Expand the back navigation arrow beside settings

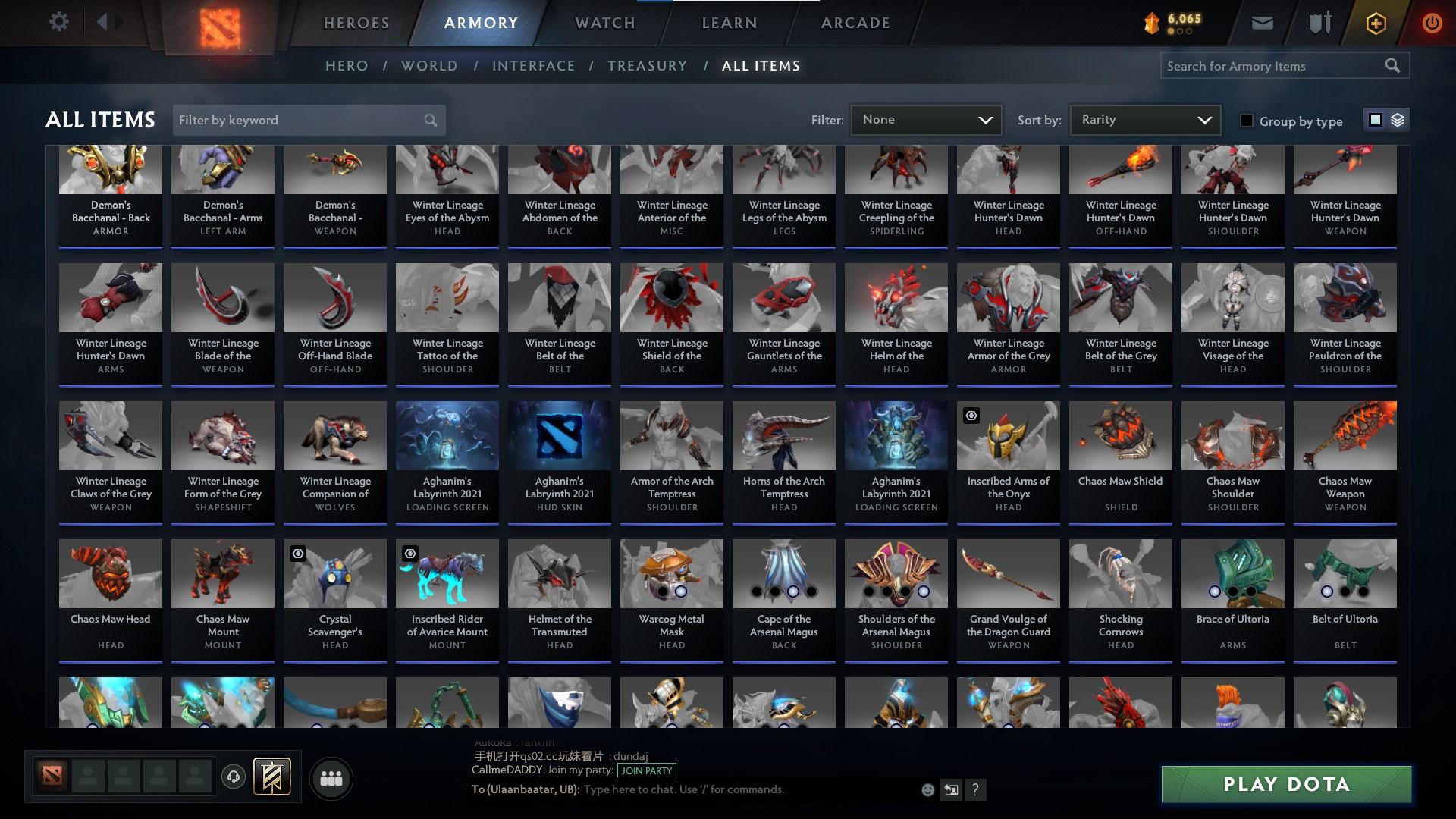pyautogui.click(x=104, y=21)
